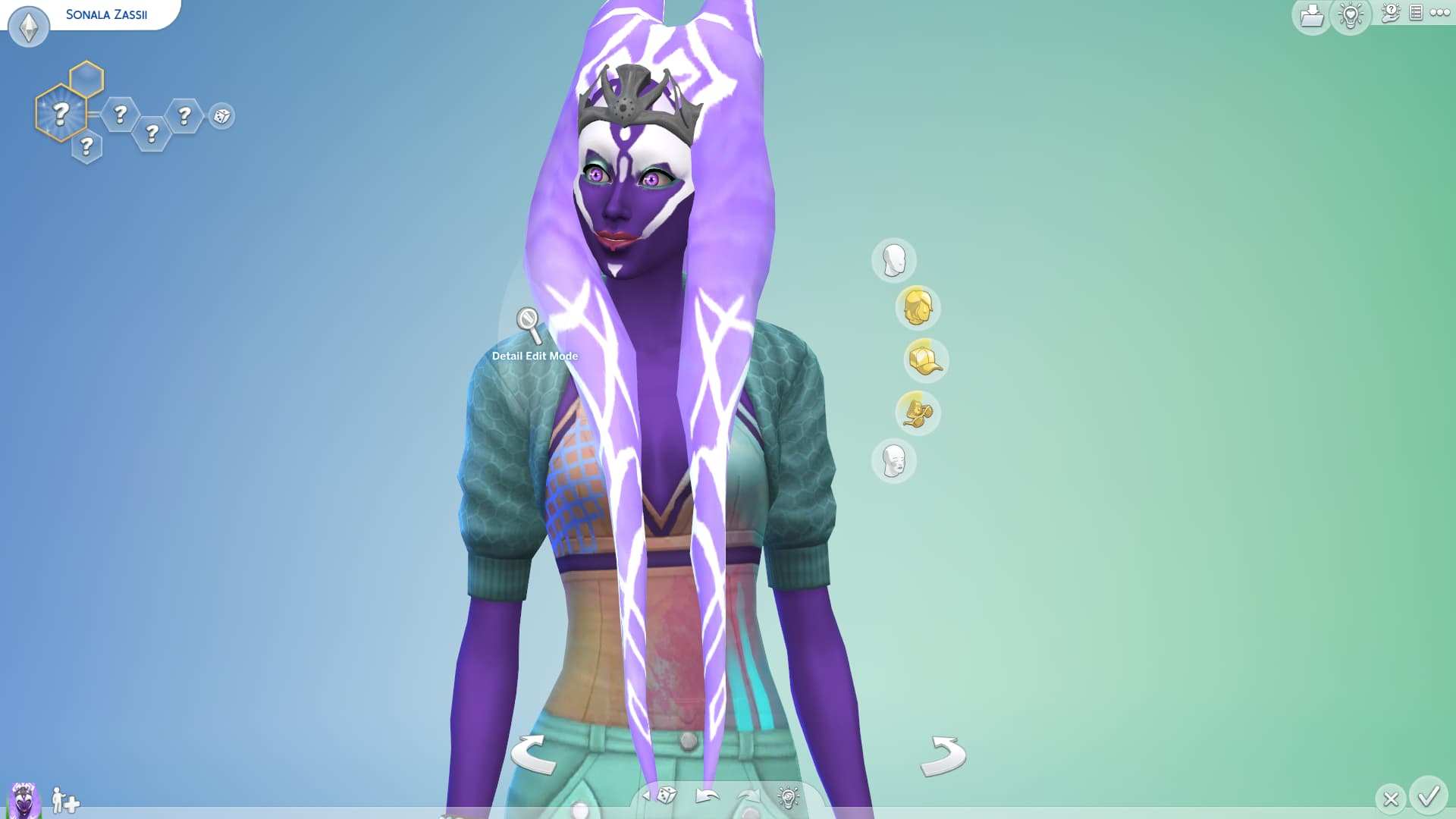This screenshot has height=819, width=1456.
Task: Select the gold hair category icon
Action: [x=917, y=307]
